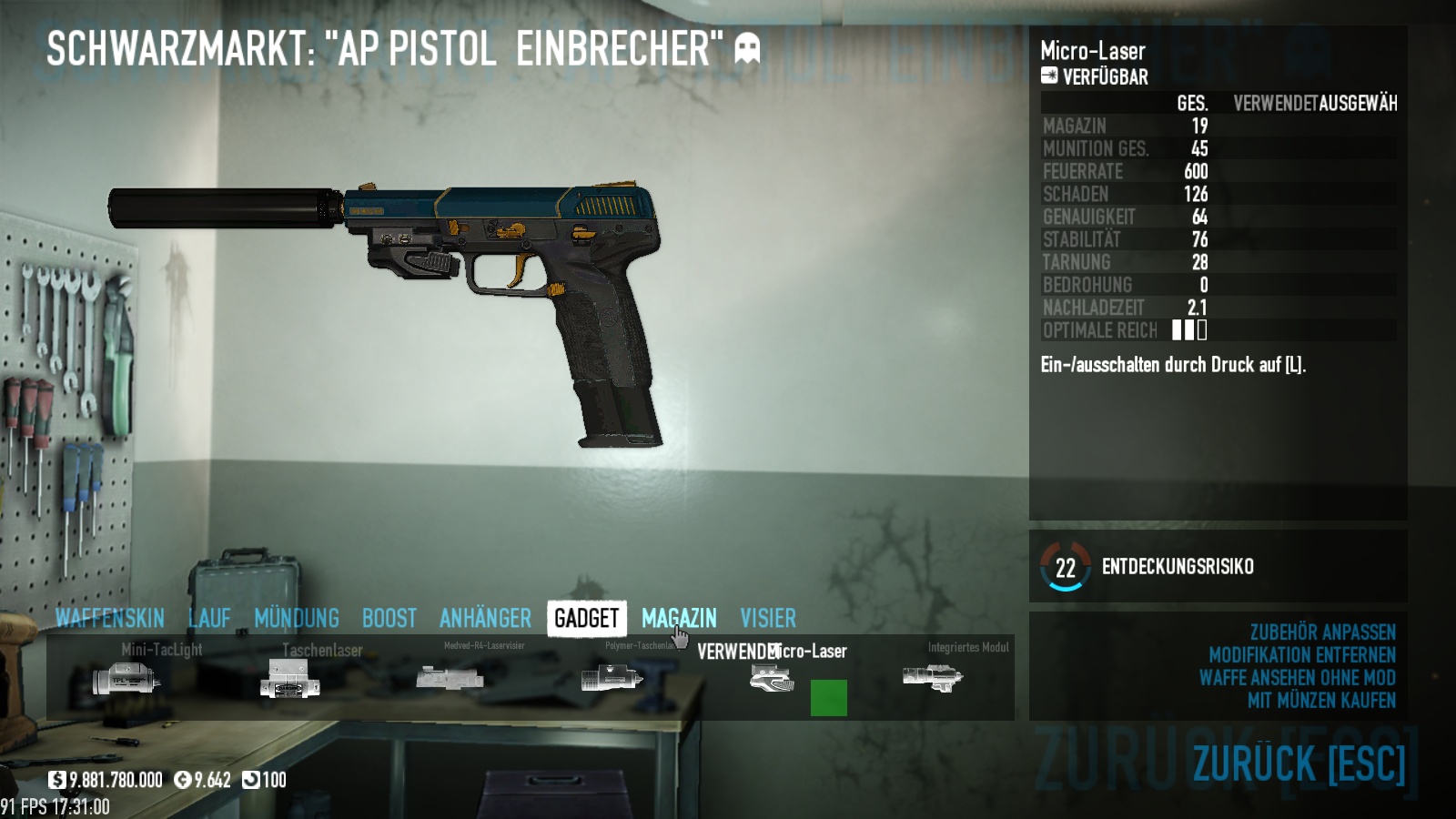Go back with Zurück button
Viewport: 1456px width, 819px height.
(1299, 763)
